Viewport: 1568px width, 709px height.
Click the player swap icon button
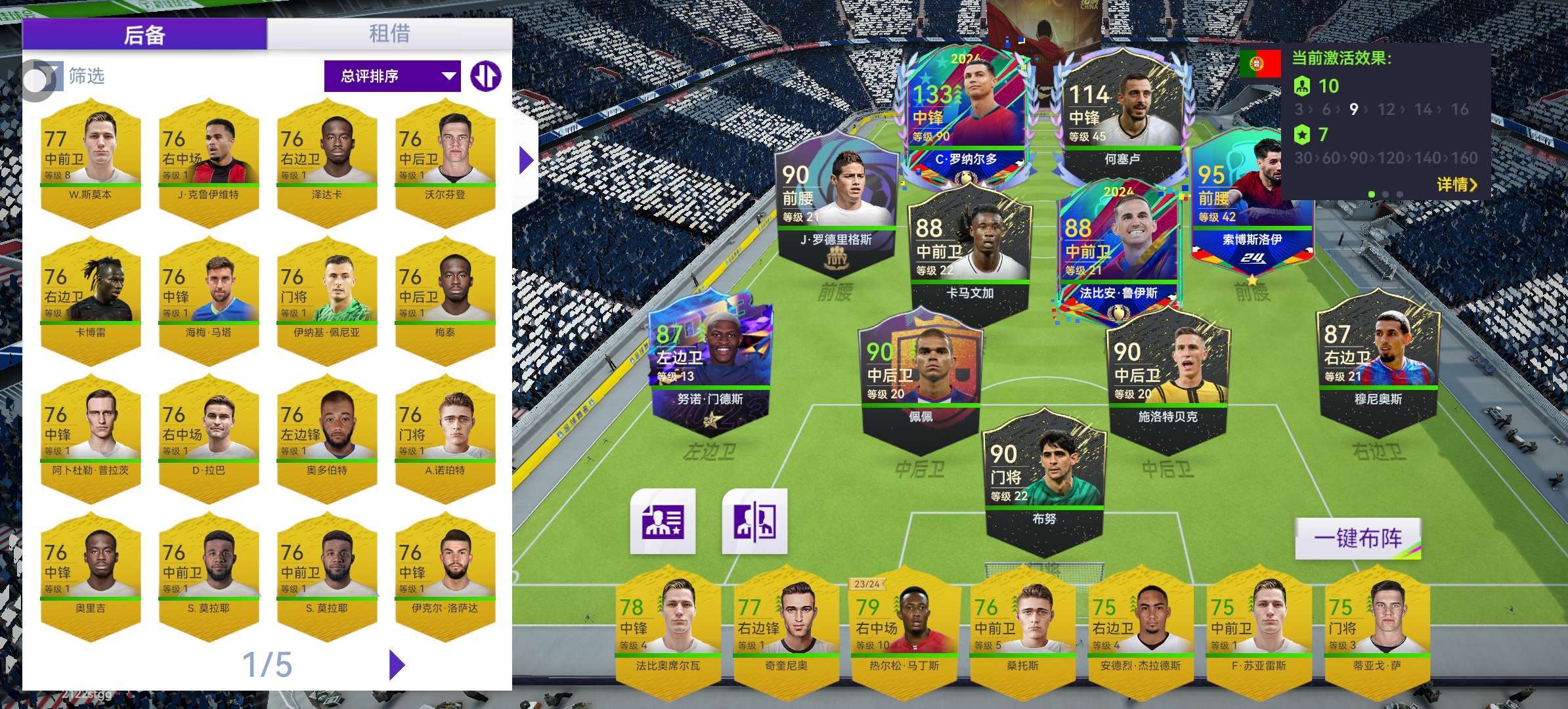tap(754, 521)
